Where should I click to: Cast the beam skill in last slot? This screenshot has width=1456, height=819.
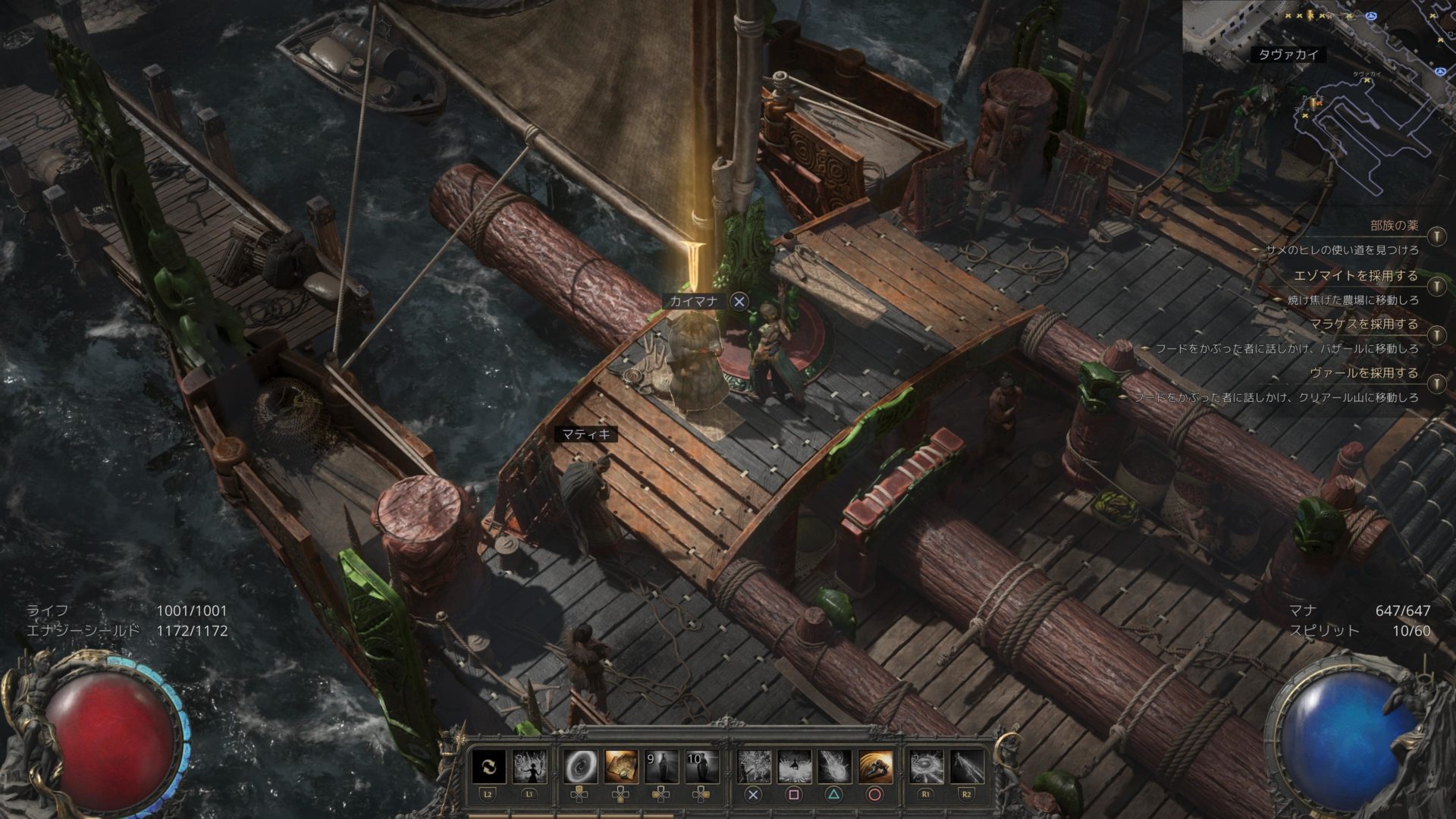(x=967, y=767)
